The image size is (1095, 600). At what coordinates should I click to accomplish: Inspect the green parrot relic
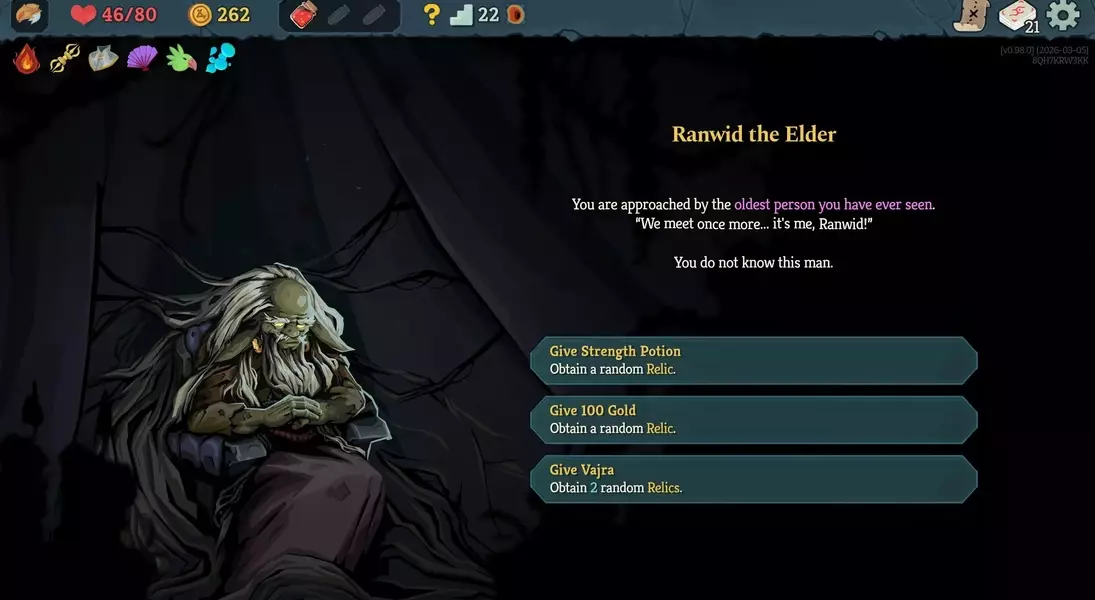(181, 59)
